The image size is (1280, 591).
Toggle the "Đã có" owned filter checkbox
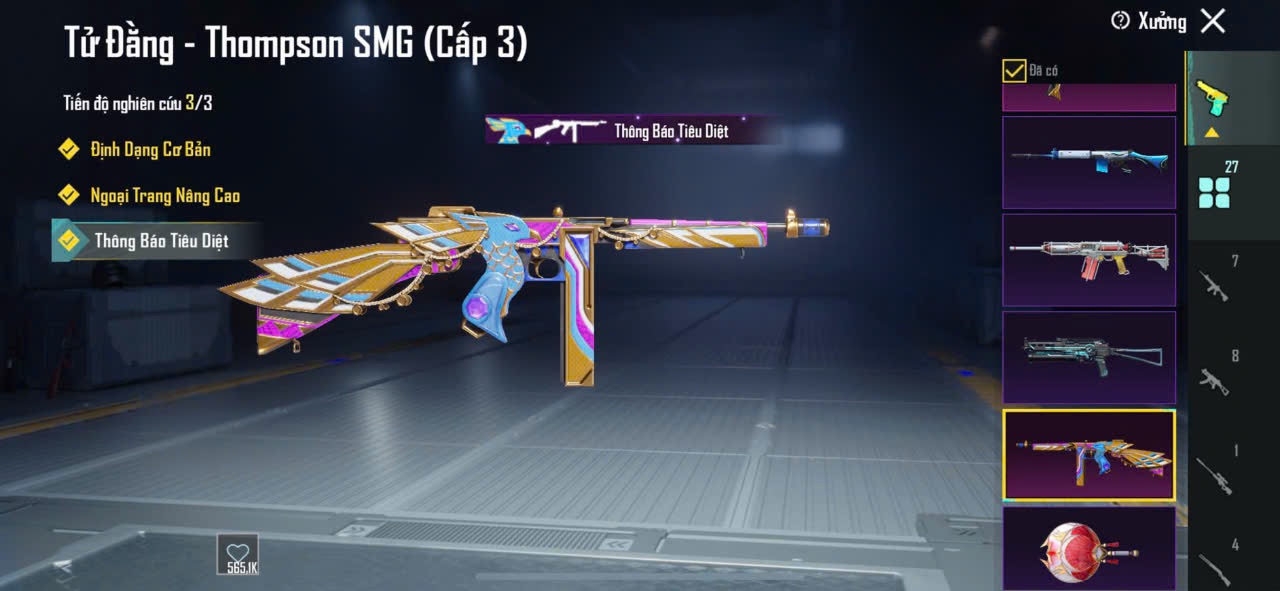pyautogui.click(x=1014, y=70)
